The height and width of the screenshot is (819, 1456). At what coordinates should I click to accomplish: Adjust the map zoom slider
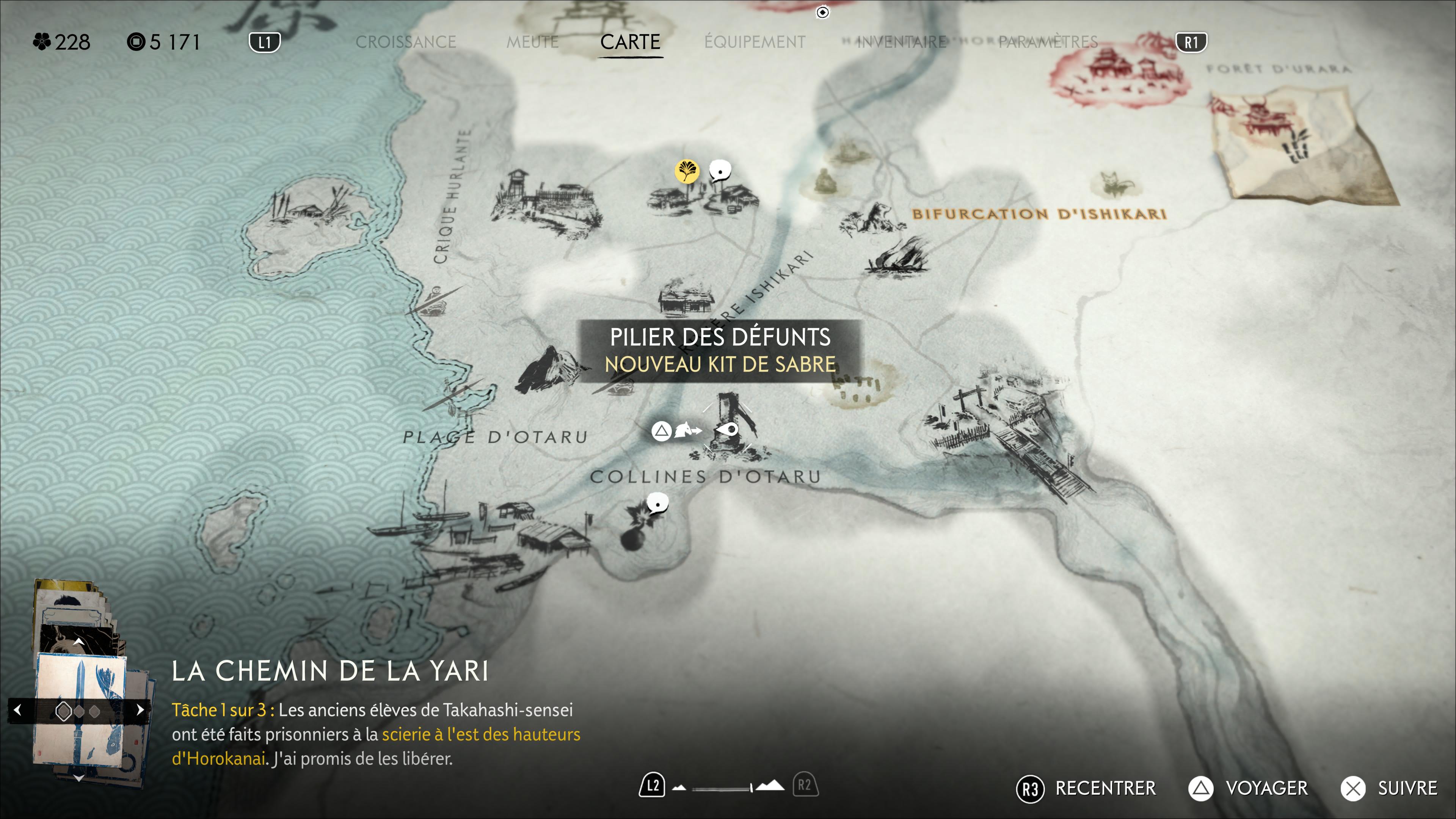[x=729, y=787]
